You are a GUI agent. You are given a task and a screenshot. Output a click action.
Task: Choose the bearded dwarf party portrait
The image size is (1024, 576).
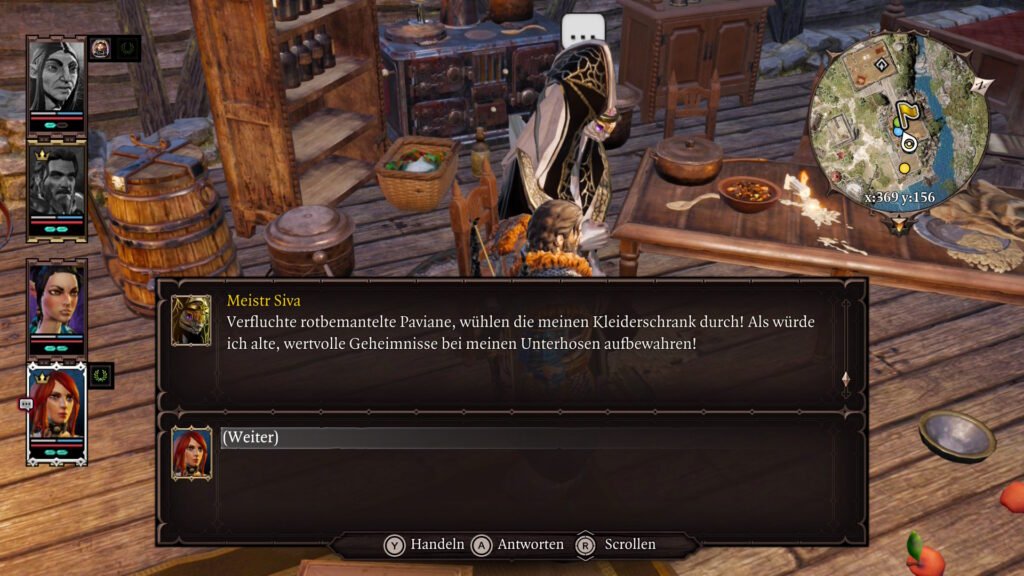point(56,184)
